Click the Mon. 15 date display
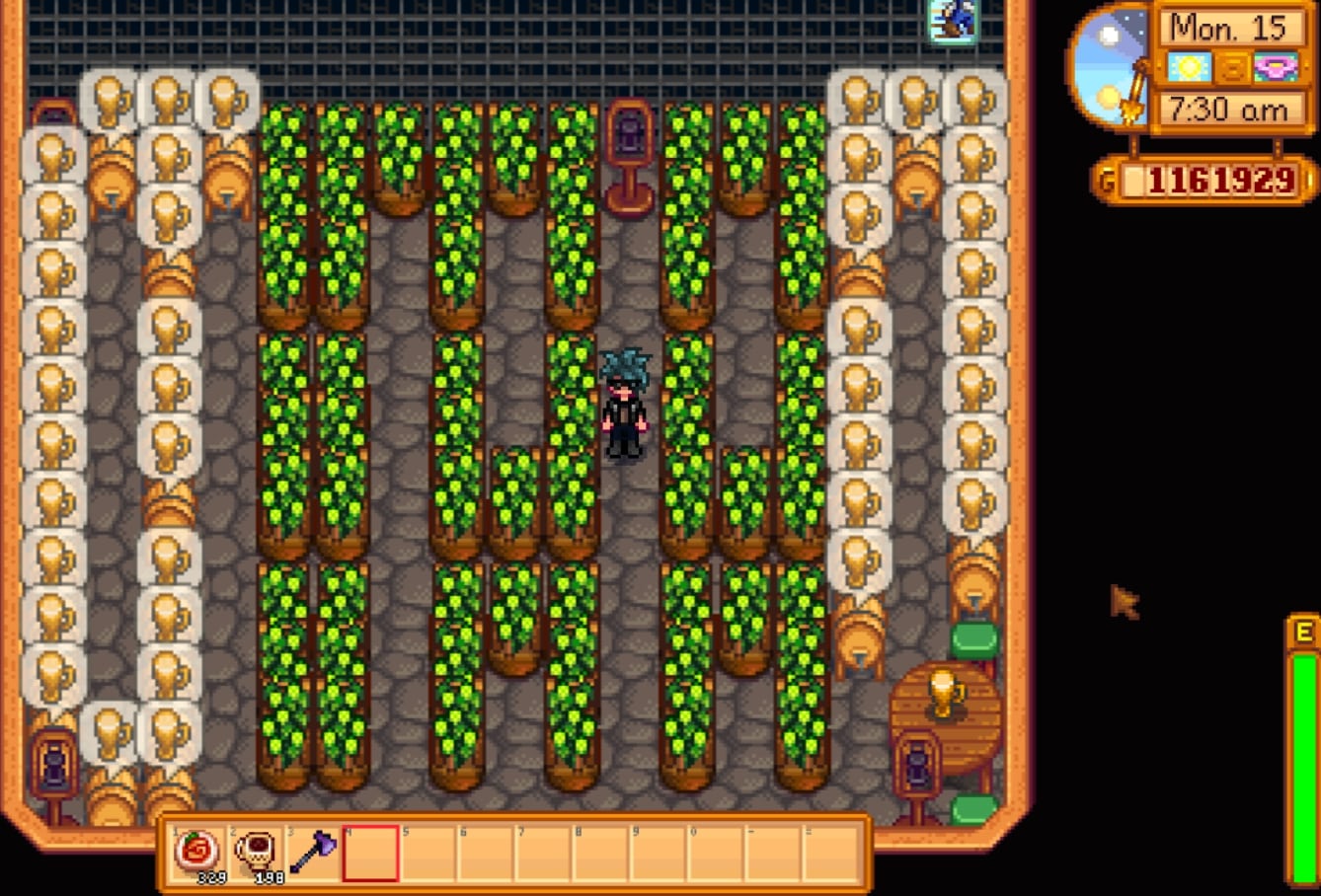 click(1230, 29)
